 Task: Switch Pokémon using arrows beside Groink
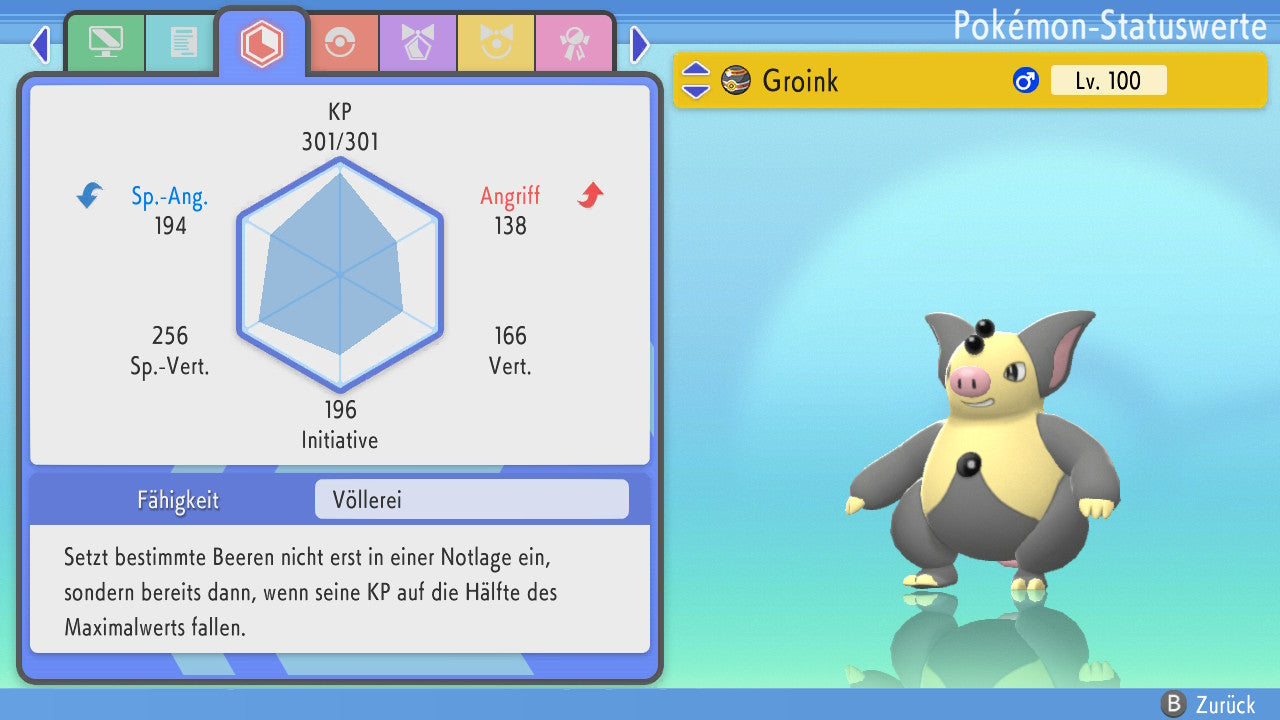pos(696,81)
